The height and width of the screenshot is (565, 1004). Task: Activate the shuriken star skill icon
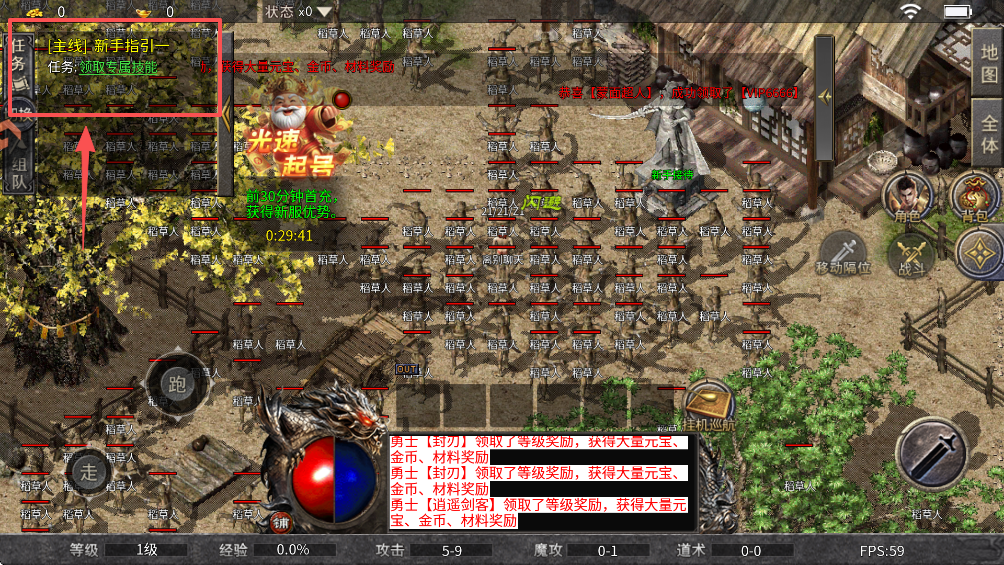(x=980, y=254)
